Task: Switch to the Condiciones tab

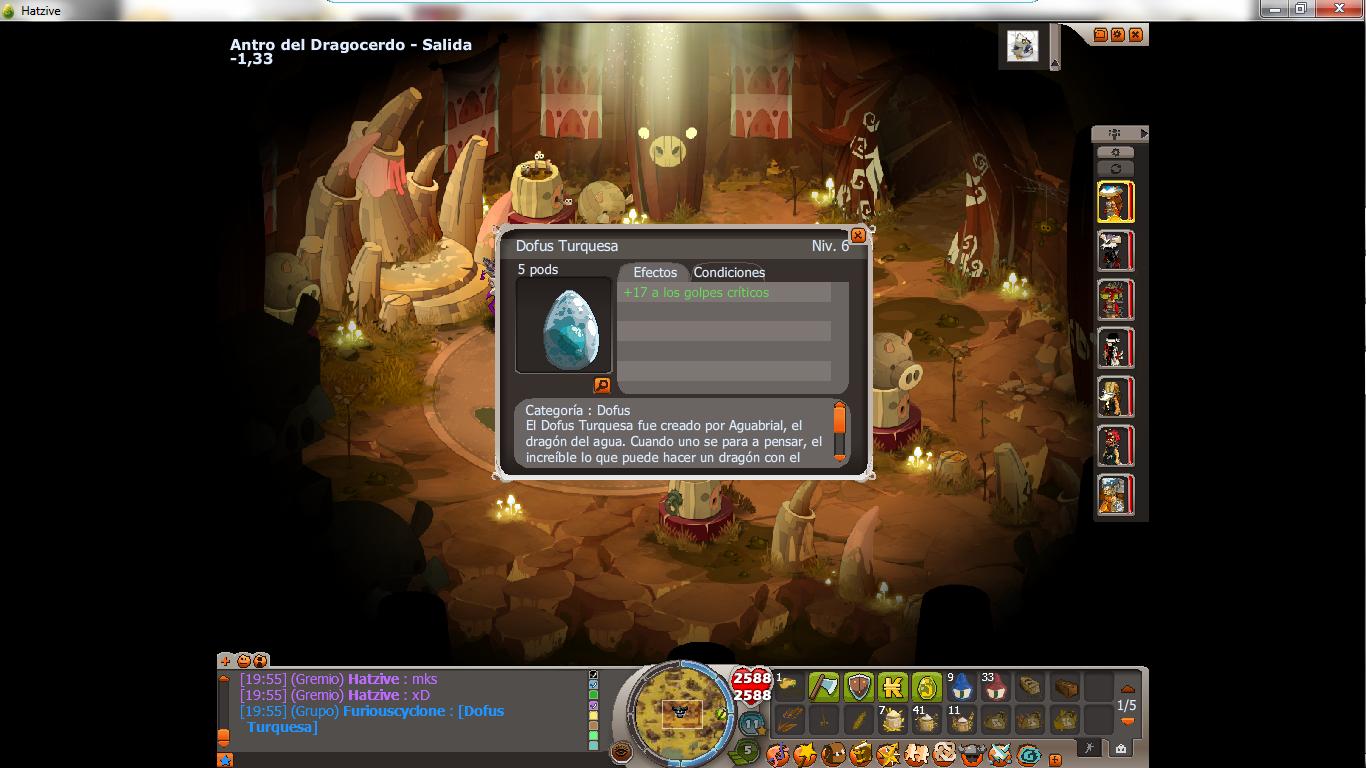Action: click(730, 272)
